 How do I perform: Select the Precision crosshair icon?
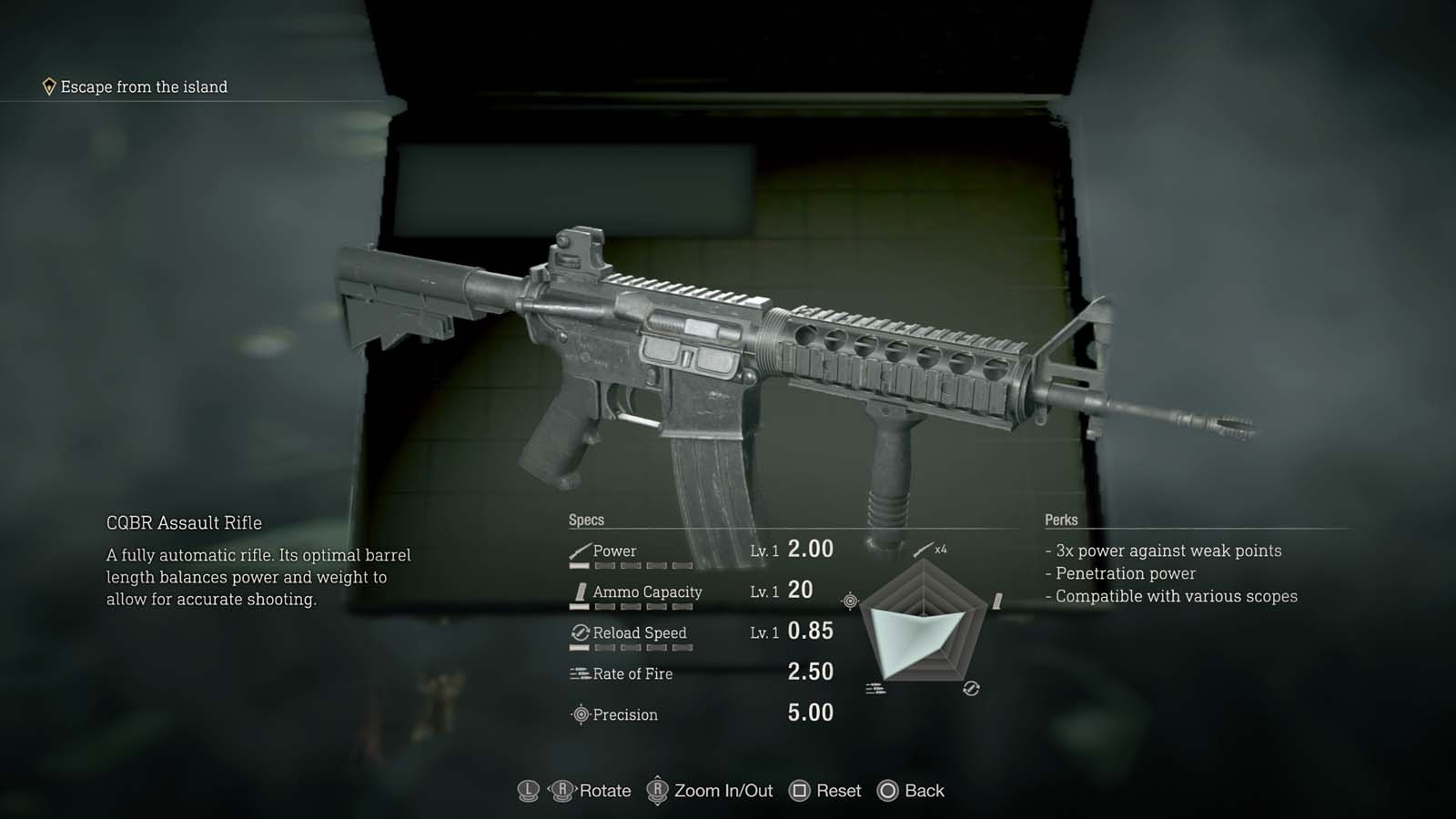click(x=582, y=715)
